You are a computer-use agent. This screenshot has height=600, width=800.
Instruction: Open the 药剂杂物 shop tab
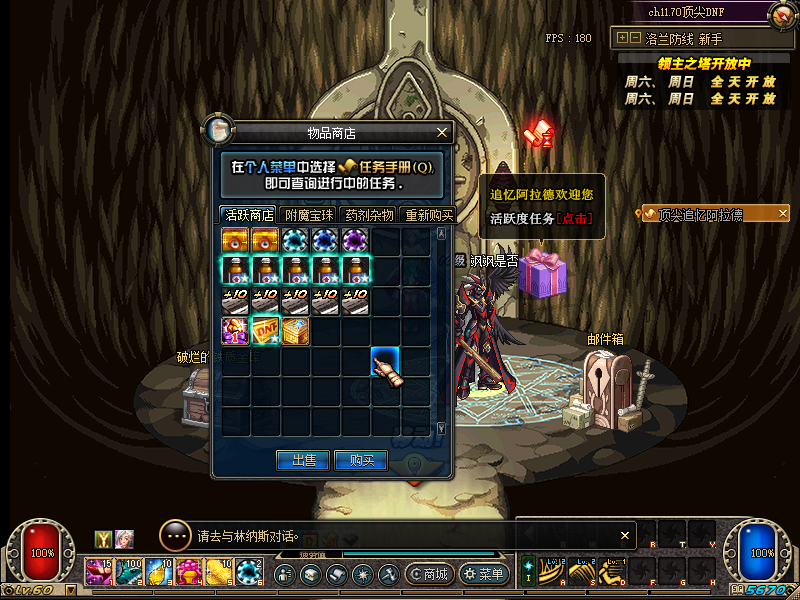tap(370, 215)
